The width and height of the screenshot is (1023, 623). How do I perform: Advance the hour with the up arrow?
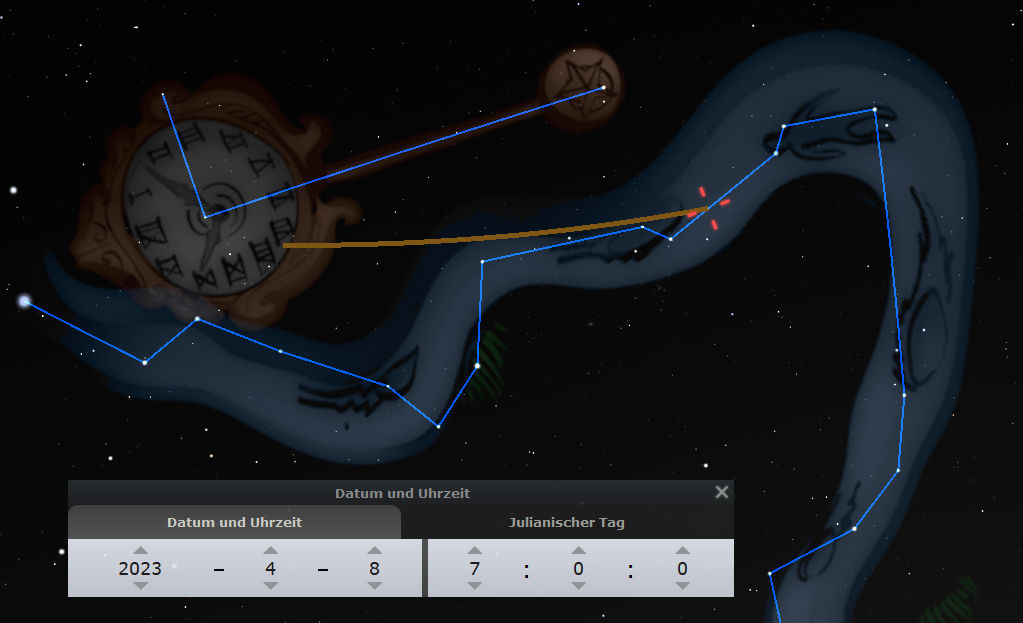click(x=474, y=550)
